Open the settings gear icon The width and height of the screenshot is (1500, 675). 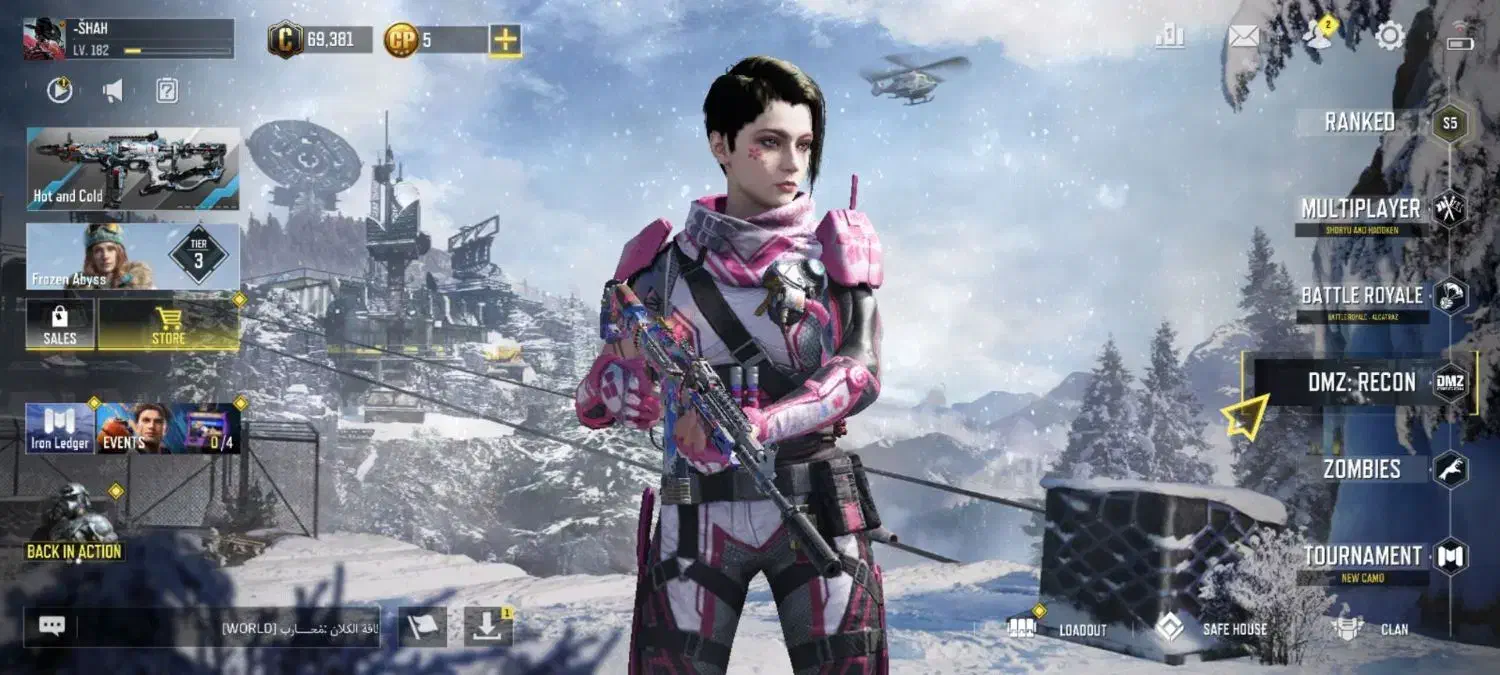click(1390, 37)
